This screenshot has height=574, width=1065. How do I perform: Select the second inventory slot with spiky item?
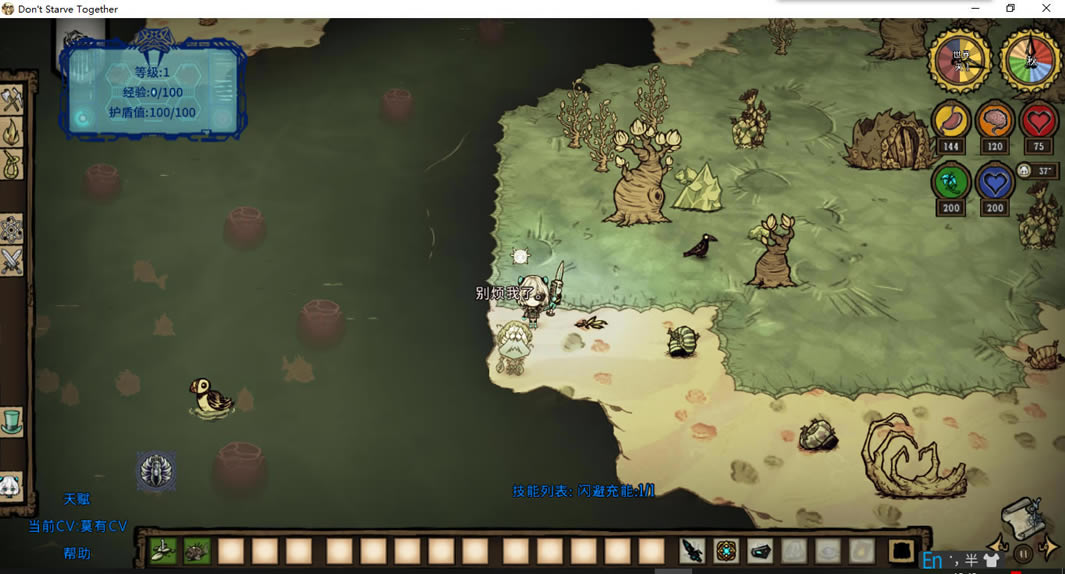click(196, 550)
